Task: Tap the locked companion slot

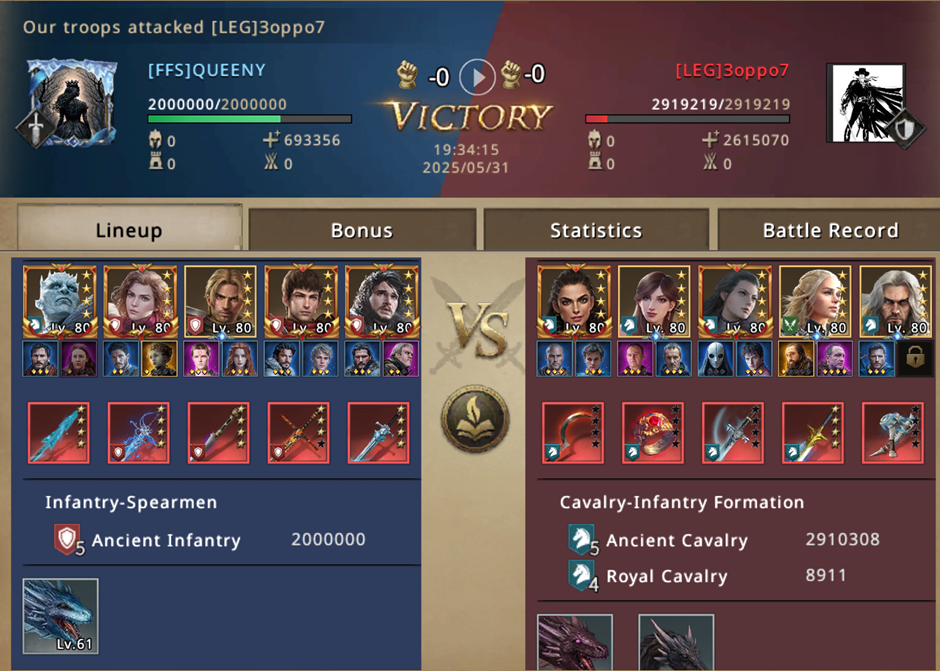Action: click(x=915, y=359)
